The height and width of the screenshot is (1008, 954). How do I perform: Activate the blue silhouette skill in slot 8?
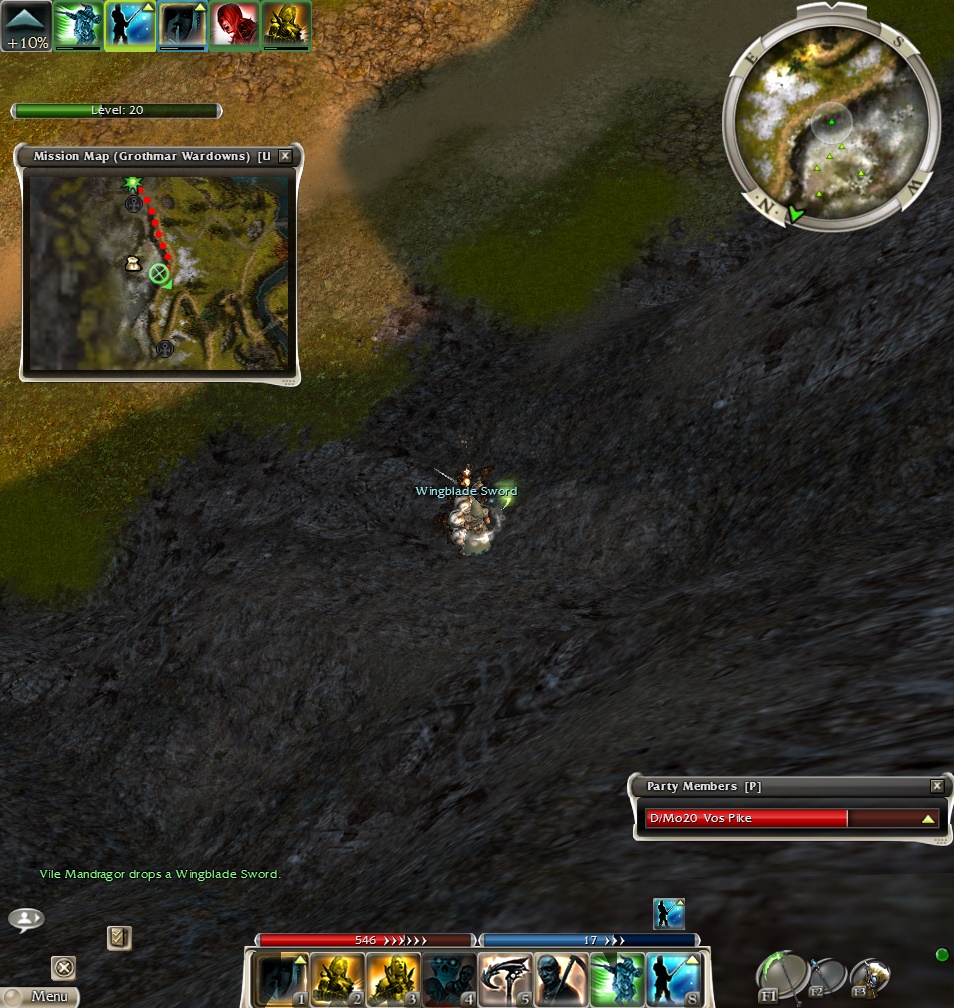[x=672, y=978]
